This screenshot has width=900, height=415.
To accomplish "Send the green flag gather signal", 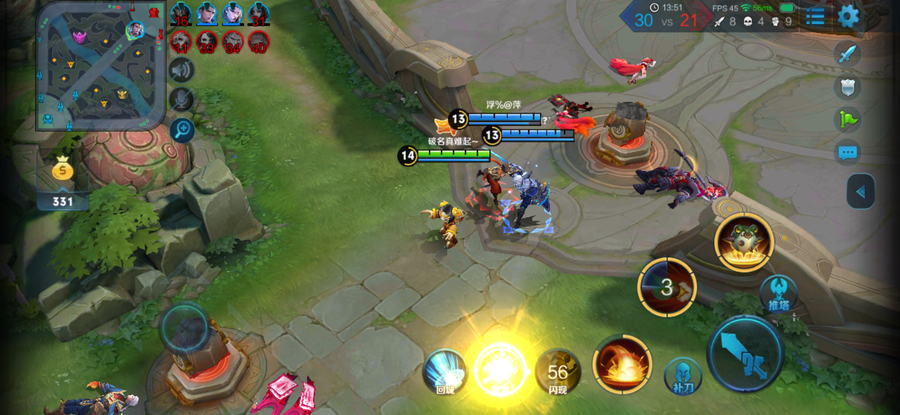I will point(847,120).
